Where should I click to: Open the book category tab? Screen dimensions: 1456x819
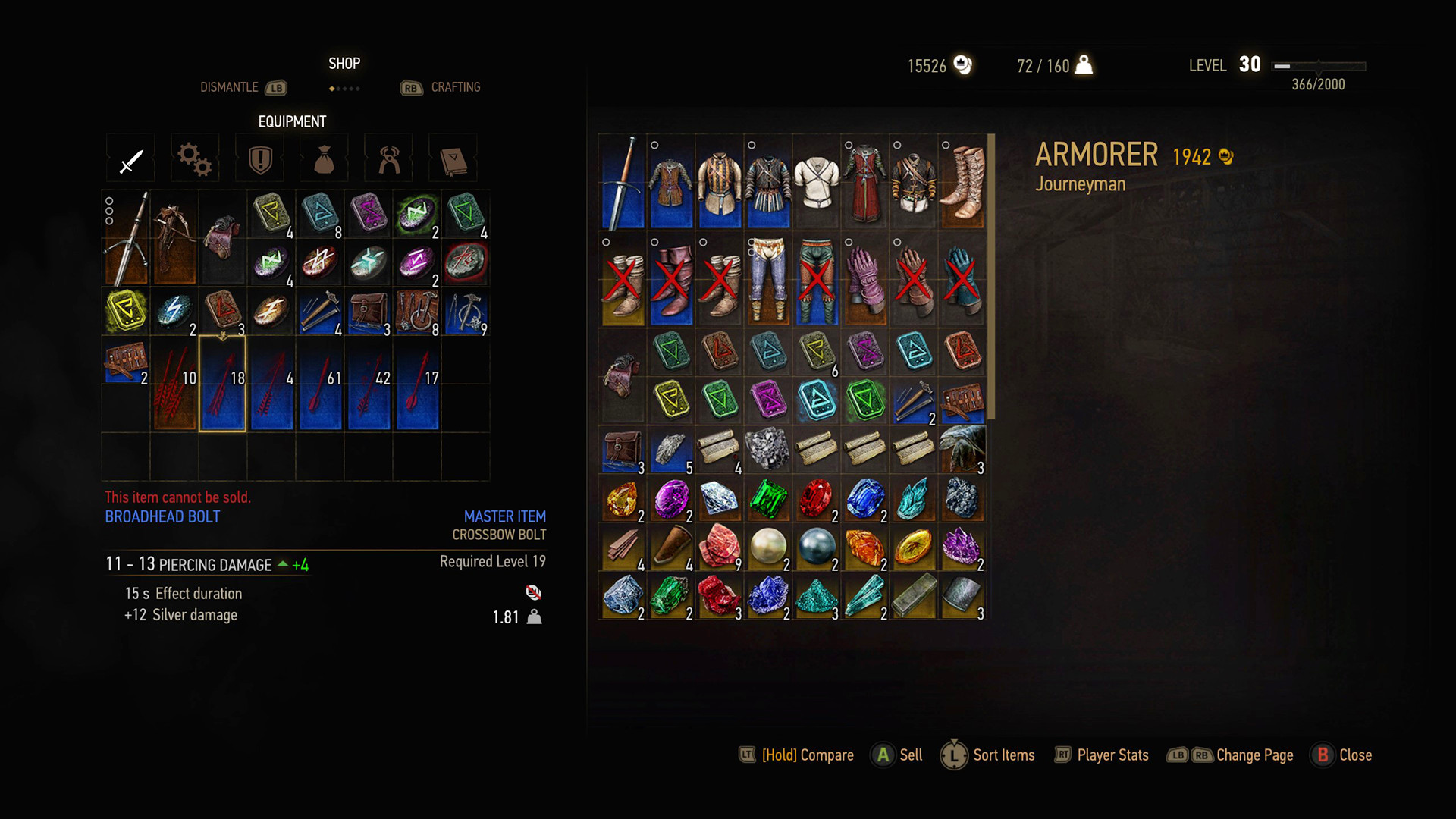click(x=453, y=159)
